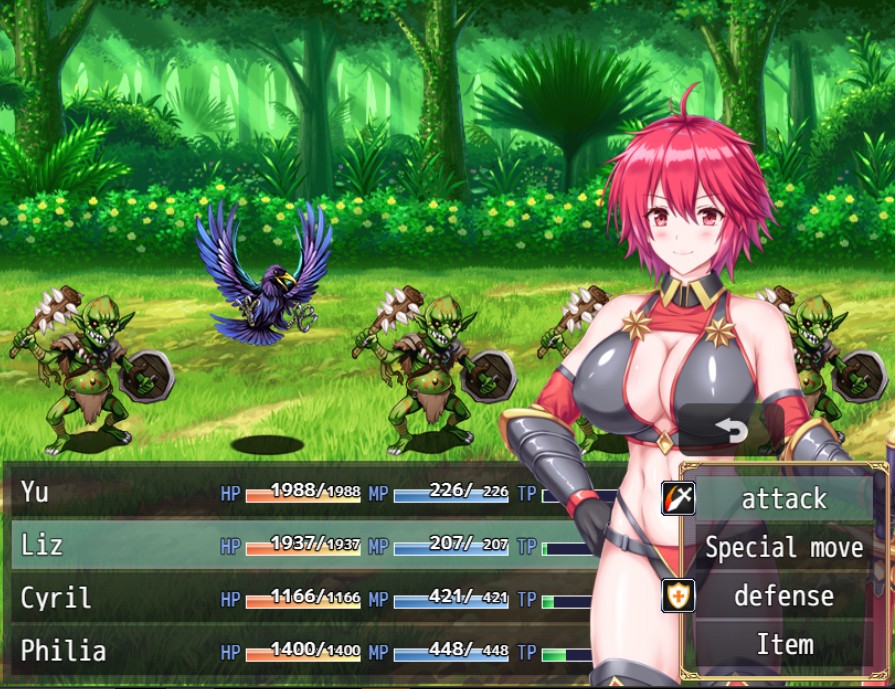
Task: Click the back arrow button
Action: tap(731, 430)
